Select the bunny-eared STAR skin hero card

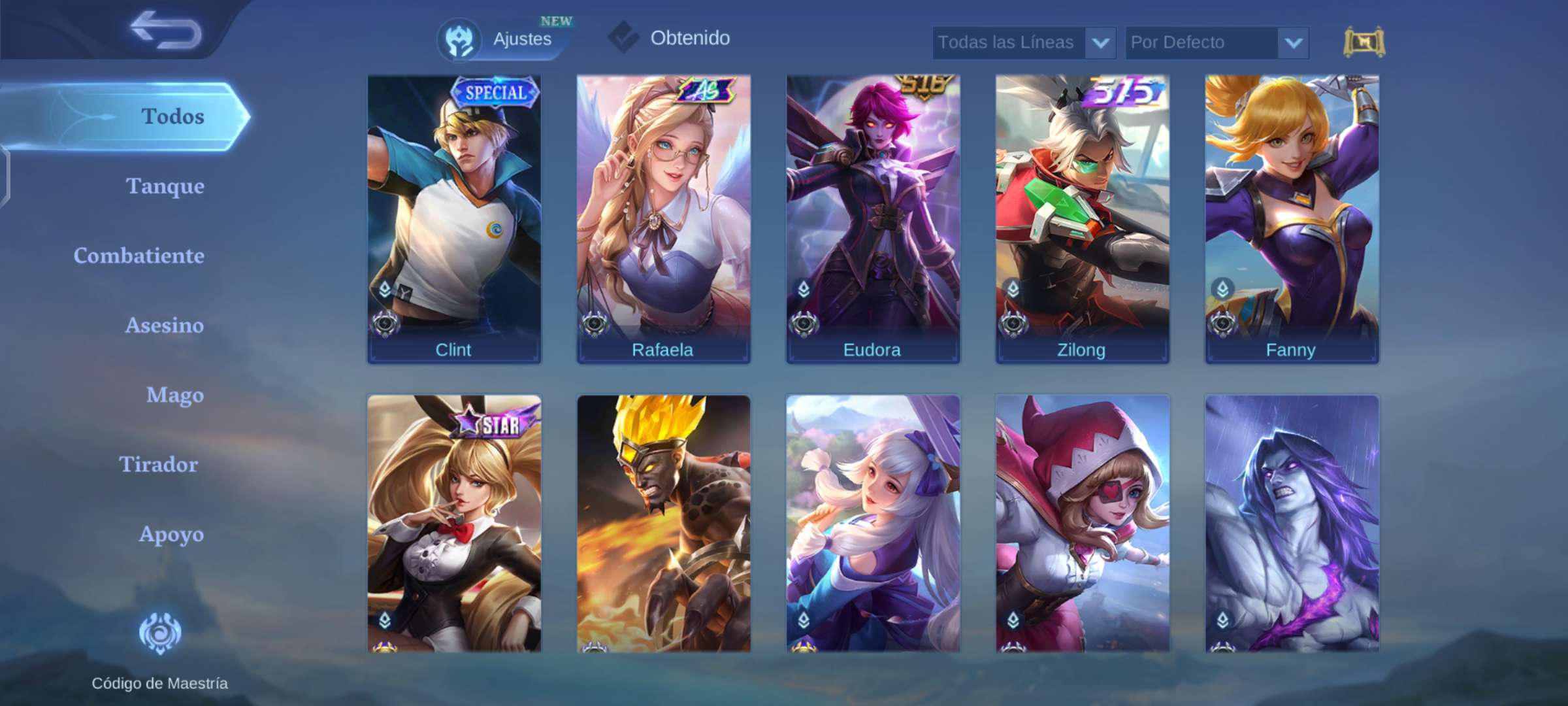[454, 523]
